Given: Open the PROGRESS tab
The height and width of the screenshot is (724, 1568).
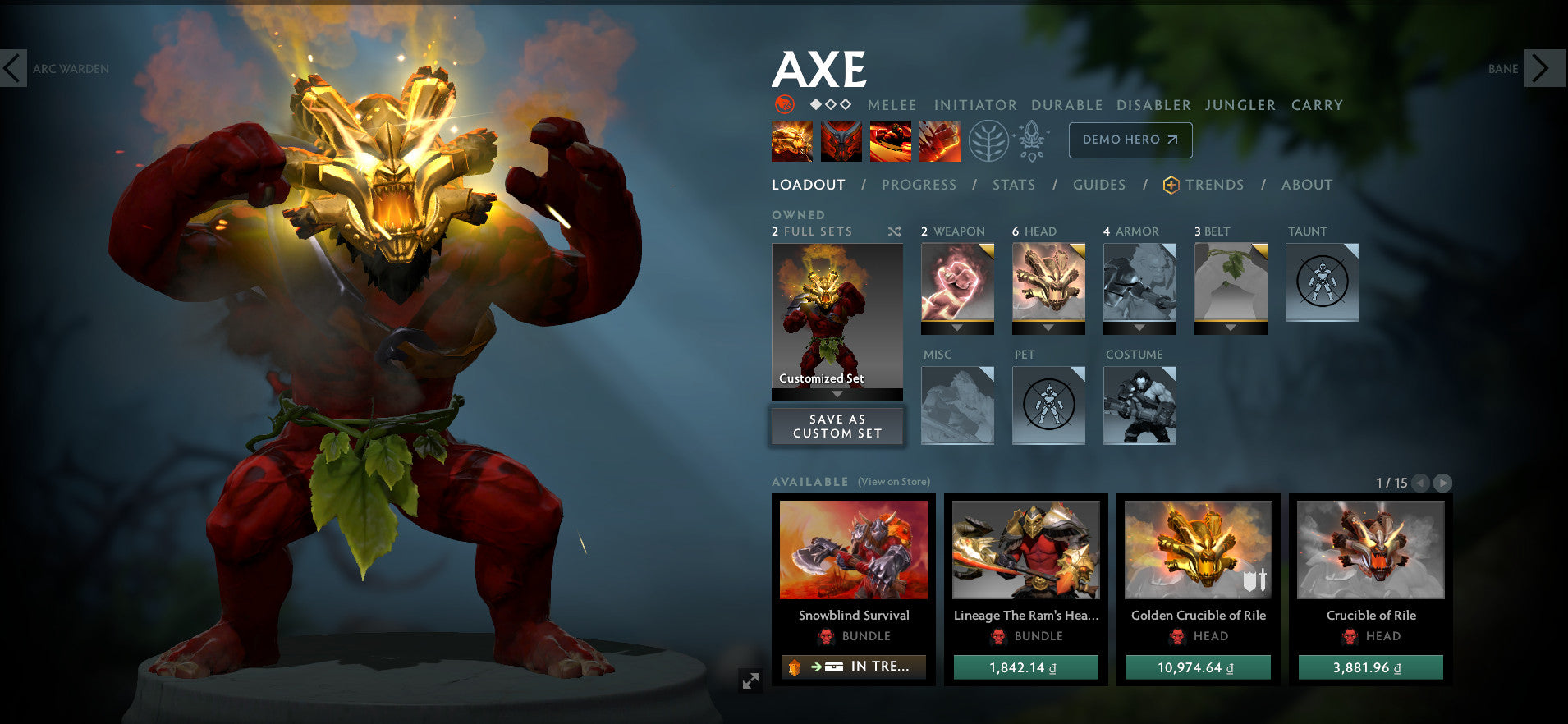Looking at the screenshot, I should [919, 185].
